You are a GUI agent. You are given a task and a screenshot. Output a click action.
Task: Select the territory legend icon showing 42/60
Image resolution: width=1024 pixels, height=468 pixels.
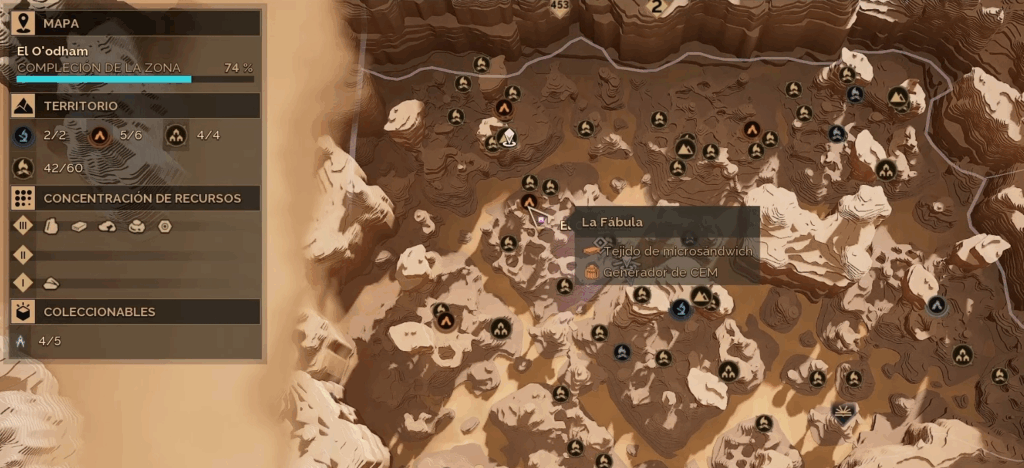[x=24, y=167]
